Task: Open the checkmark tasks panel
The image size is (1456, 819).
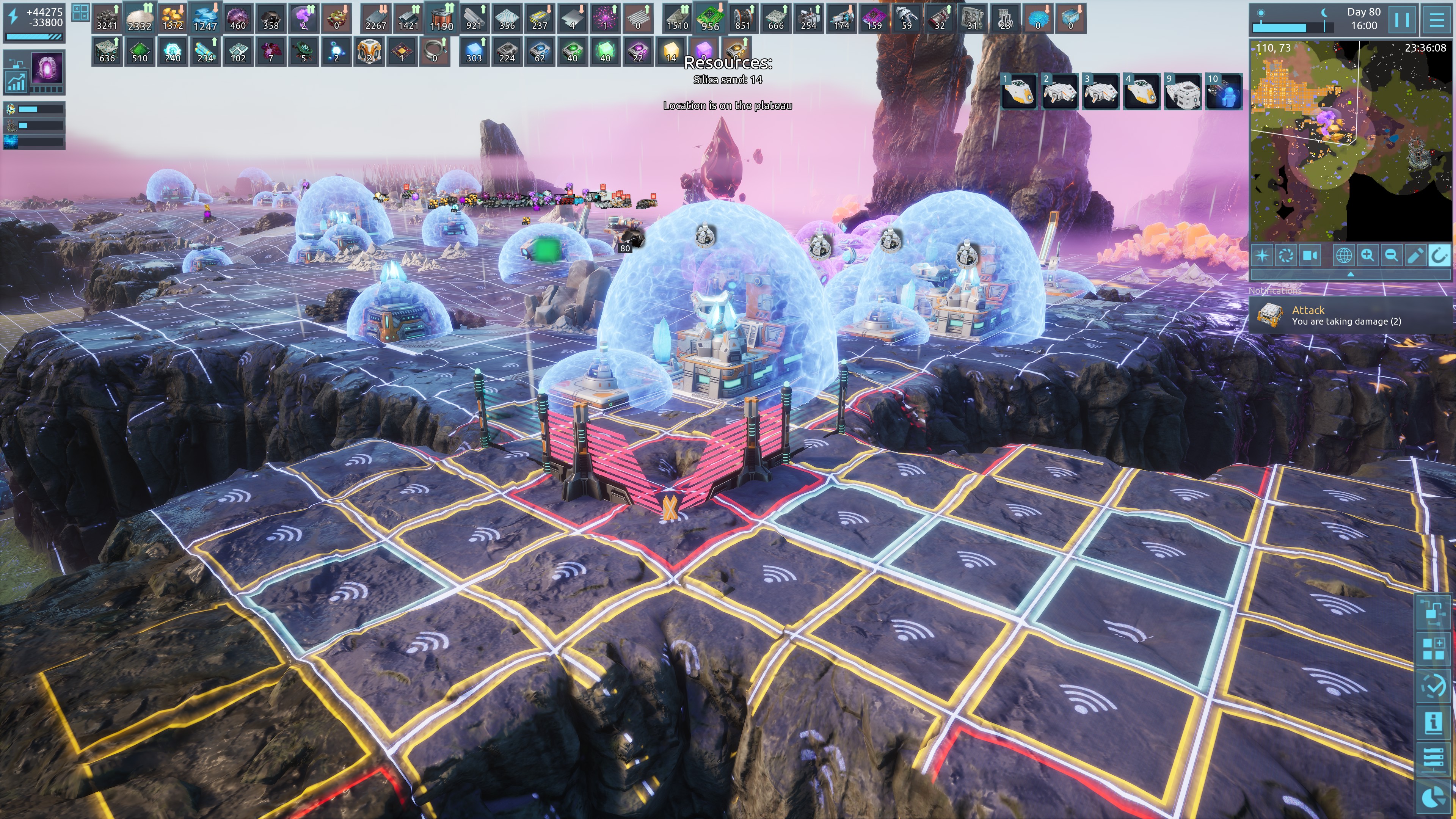Action: click(1433, 686)
